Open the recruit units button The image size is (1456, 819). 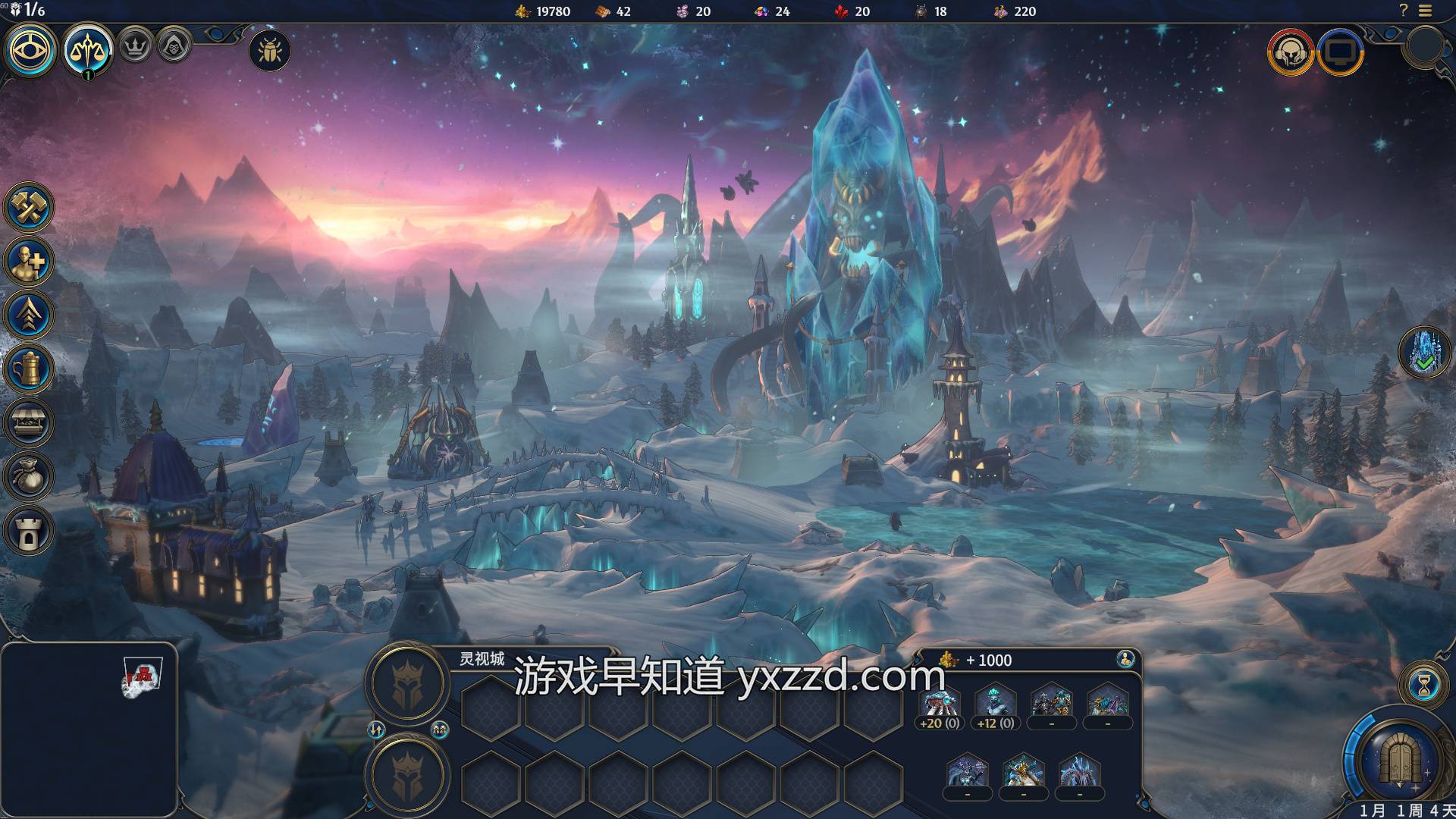(x=30, y=261)
